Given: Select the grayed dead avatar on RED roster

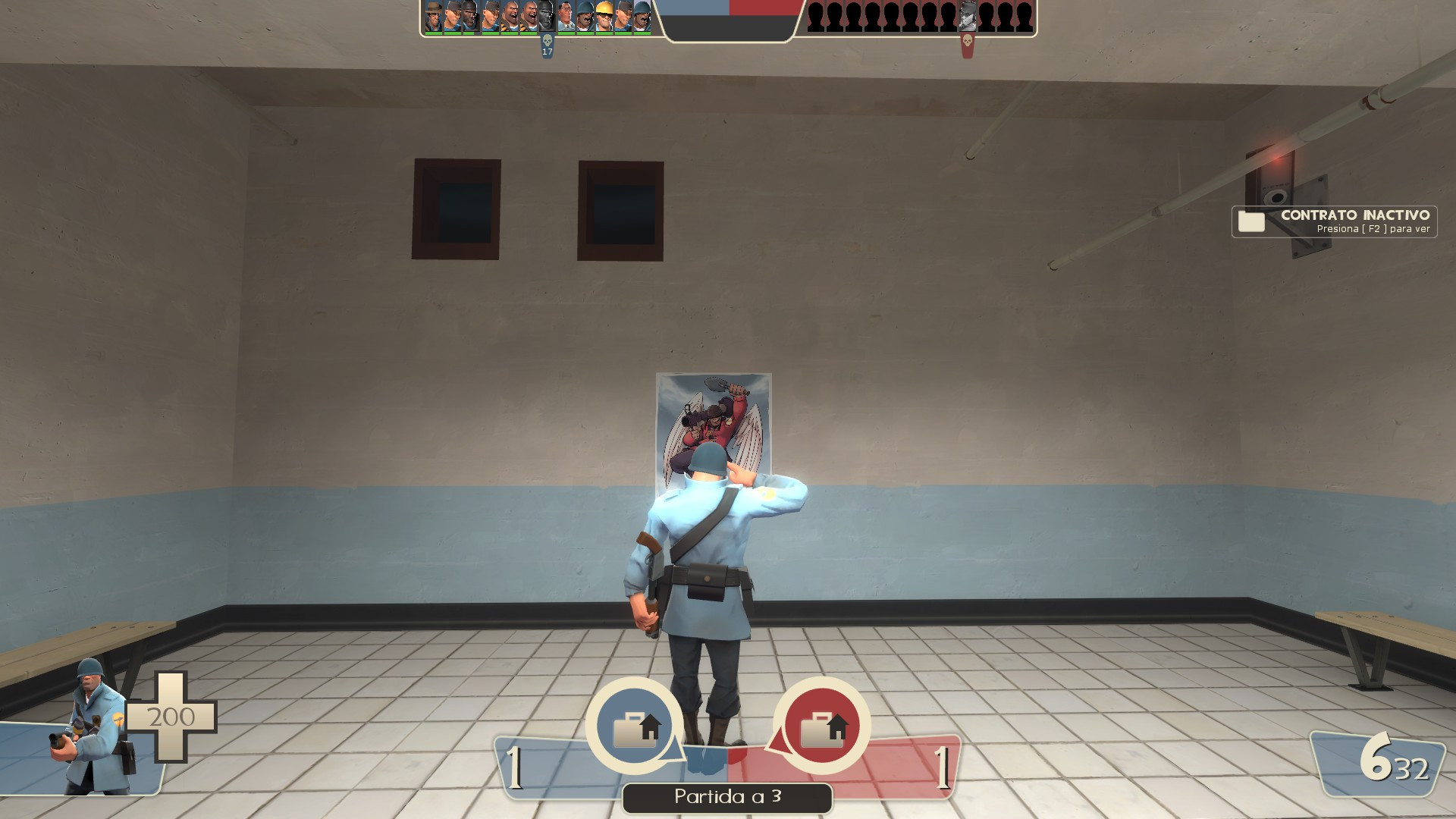Looking at the screenshot, I should point(968,17).
